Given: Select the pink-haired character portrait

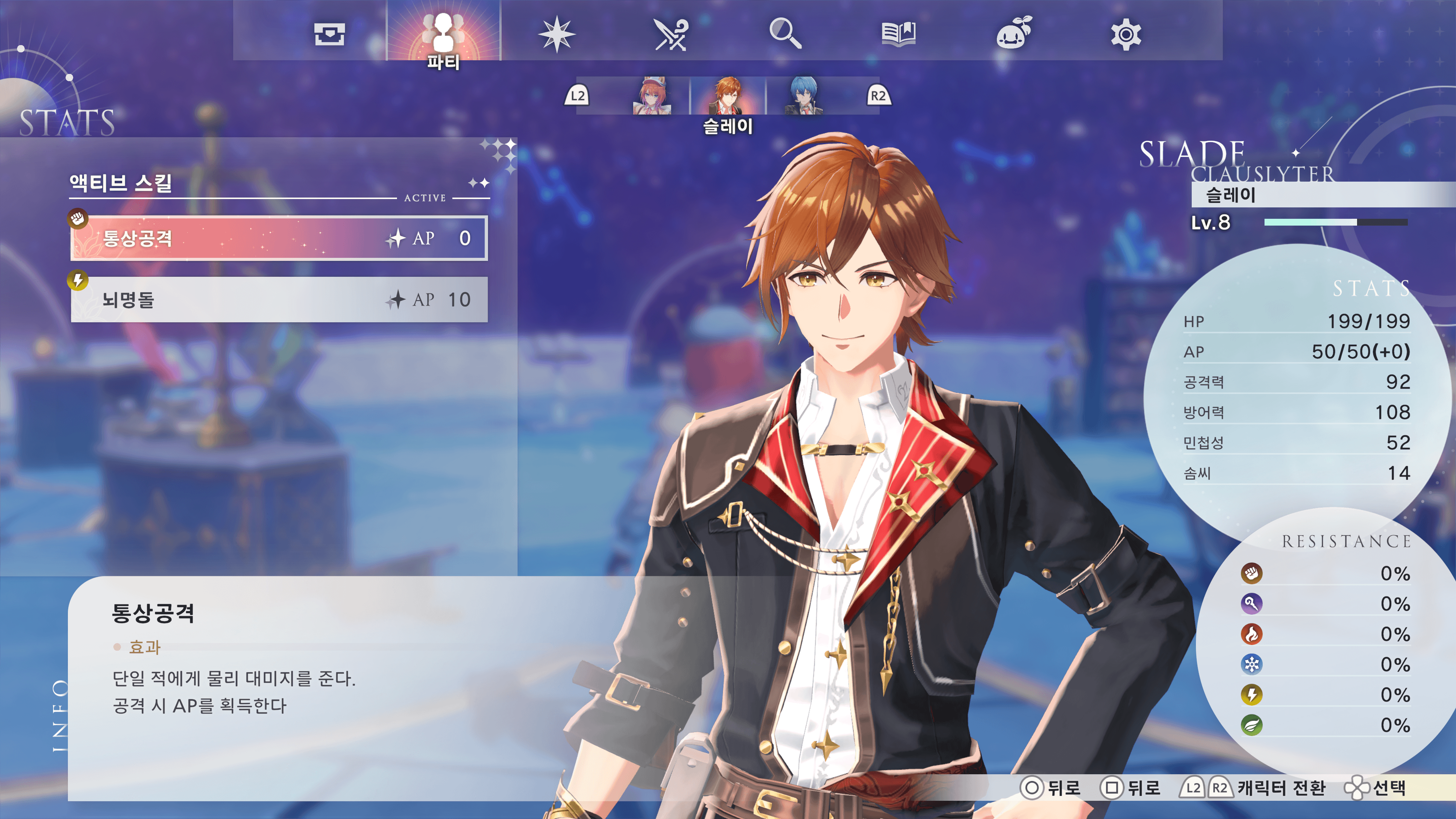Looking at the screenshot, I should tap(653, 96).
